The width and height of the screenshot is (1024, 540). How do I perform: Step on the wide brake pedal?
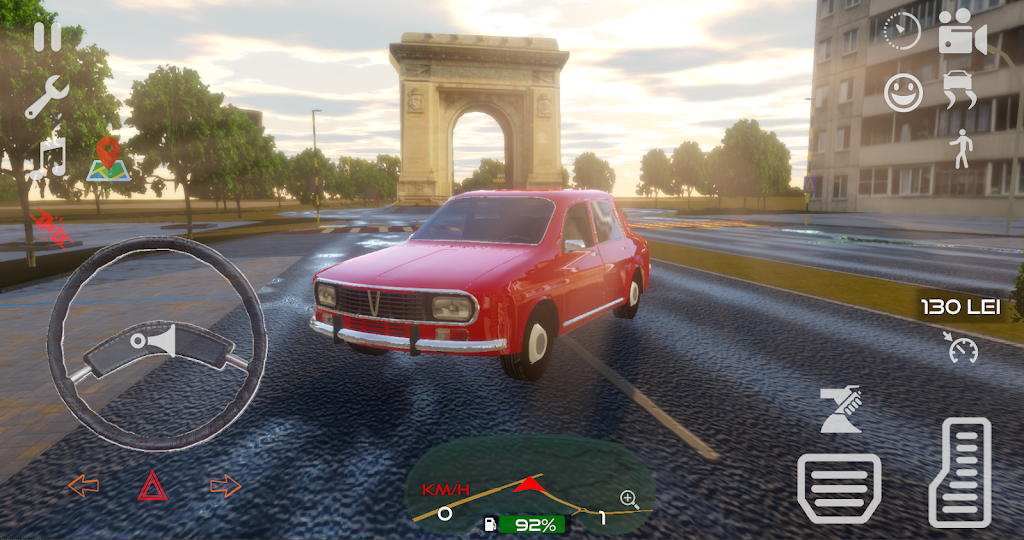[839, 488]
